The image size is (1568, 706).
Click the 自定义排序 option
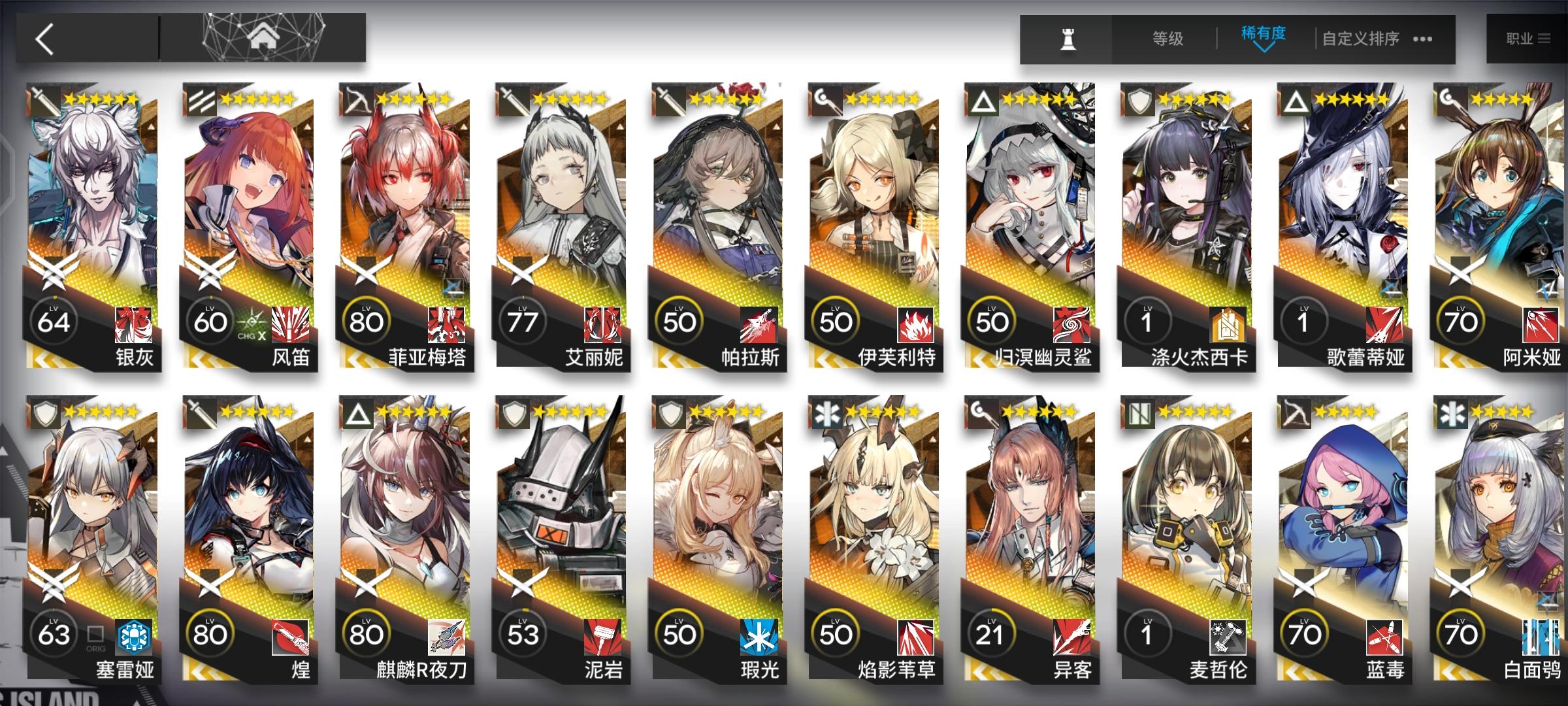pos(1362,39)
